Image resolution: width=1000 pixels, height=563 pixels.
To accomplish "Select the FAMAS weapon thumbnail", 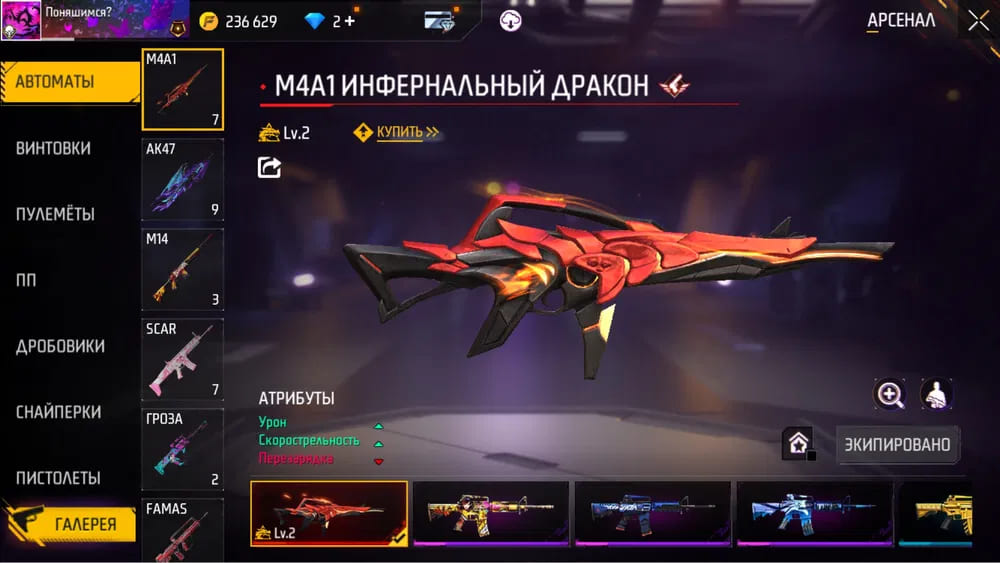I will tap(182, 530).
